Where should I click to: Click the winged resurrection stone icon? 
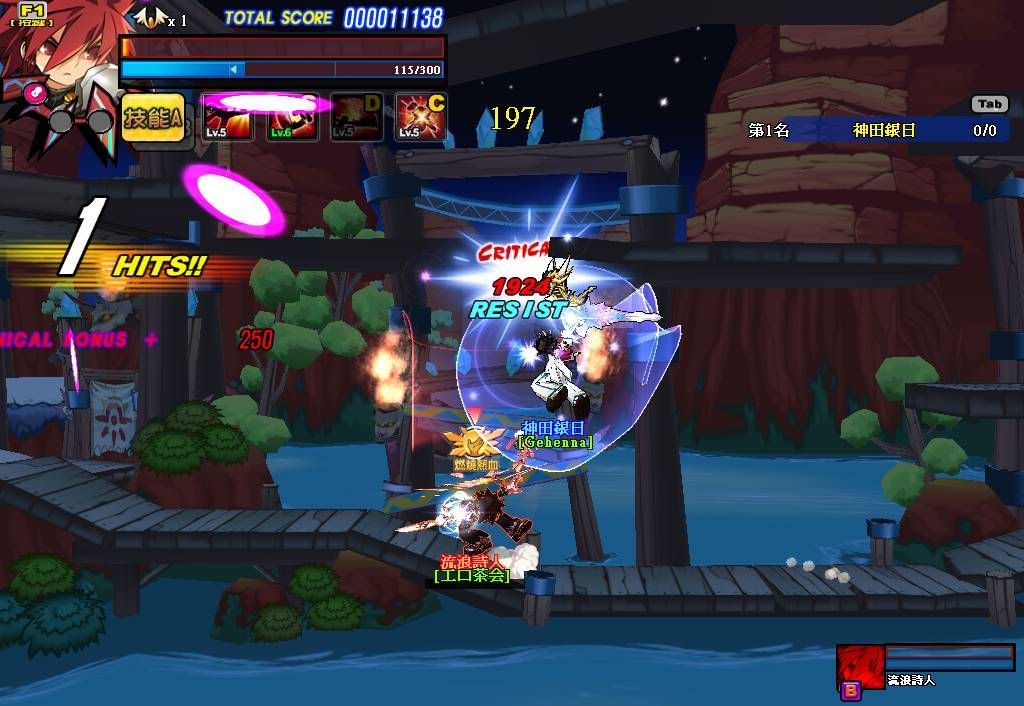[x=150, y=17]
